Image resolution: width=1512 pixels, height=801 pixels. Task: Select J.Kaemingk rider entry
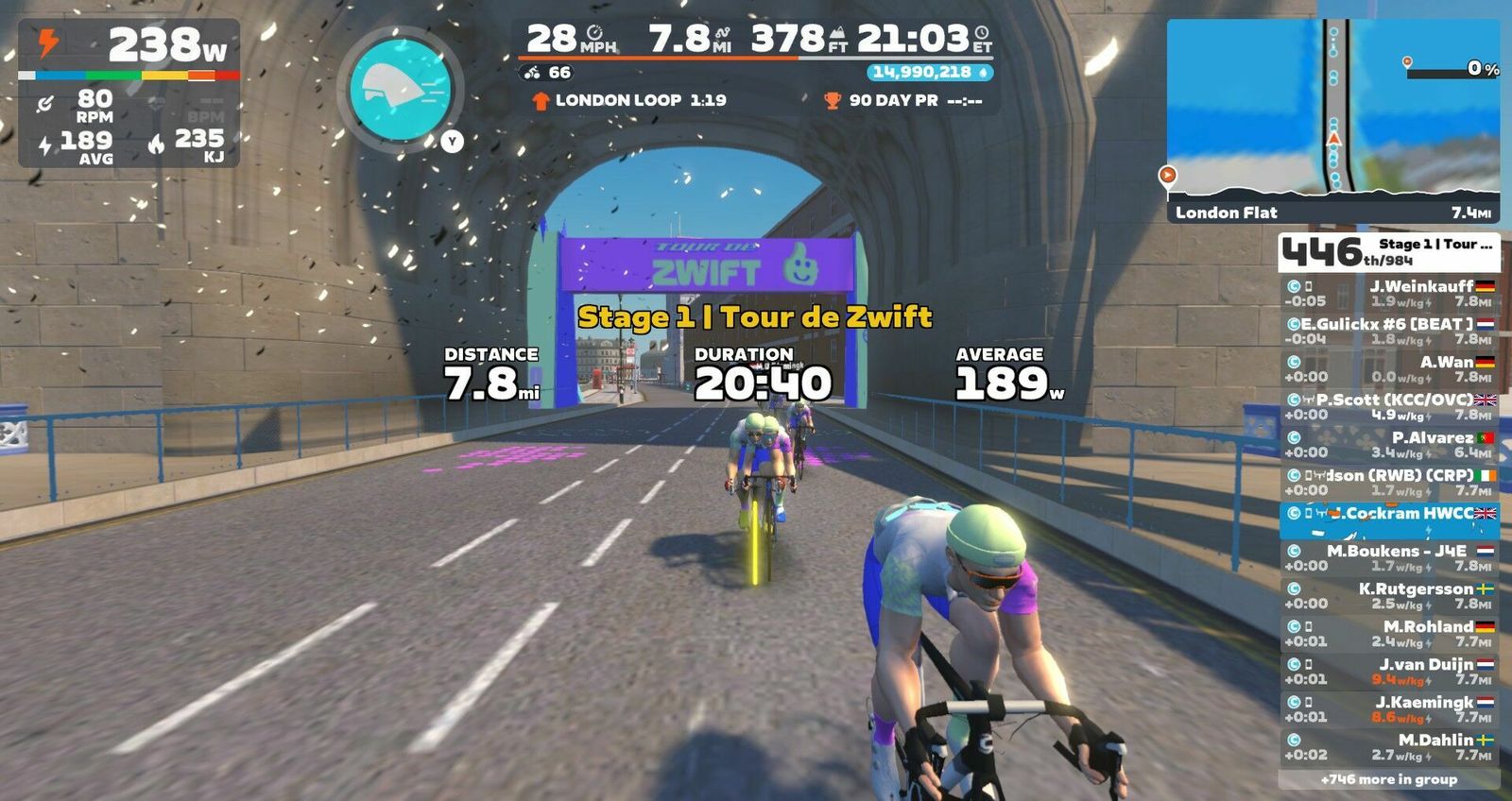pos(1388,708)
